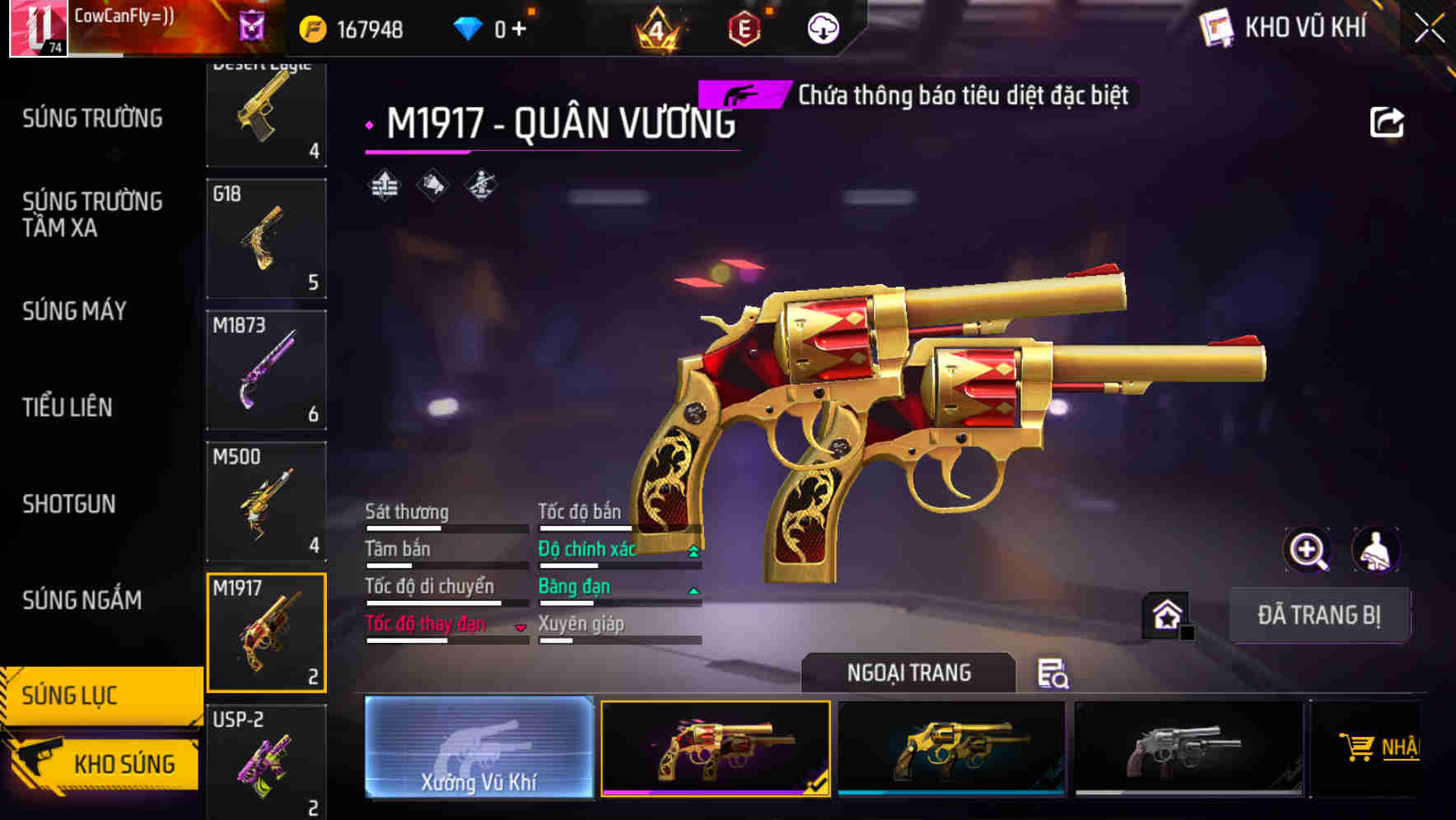Click the red E event badge icon
1456x820 pixels.
[745, 26]
